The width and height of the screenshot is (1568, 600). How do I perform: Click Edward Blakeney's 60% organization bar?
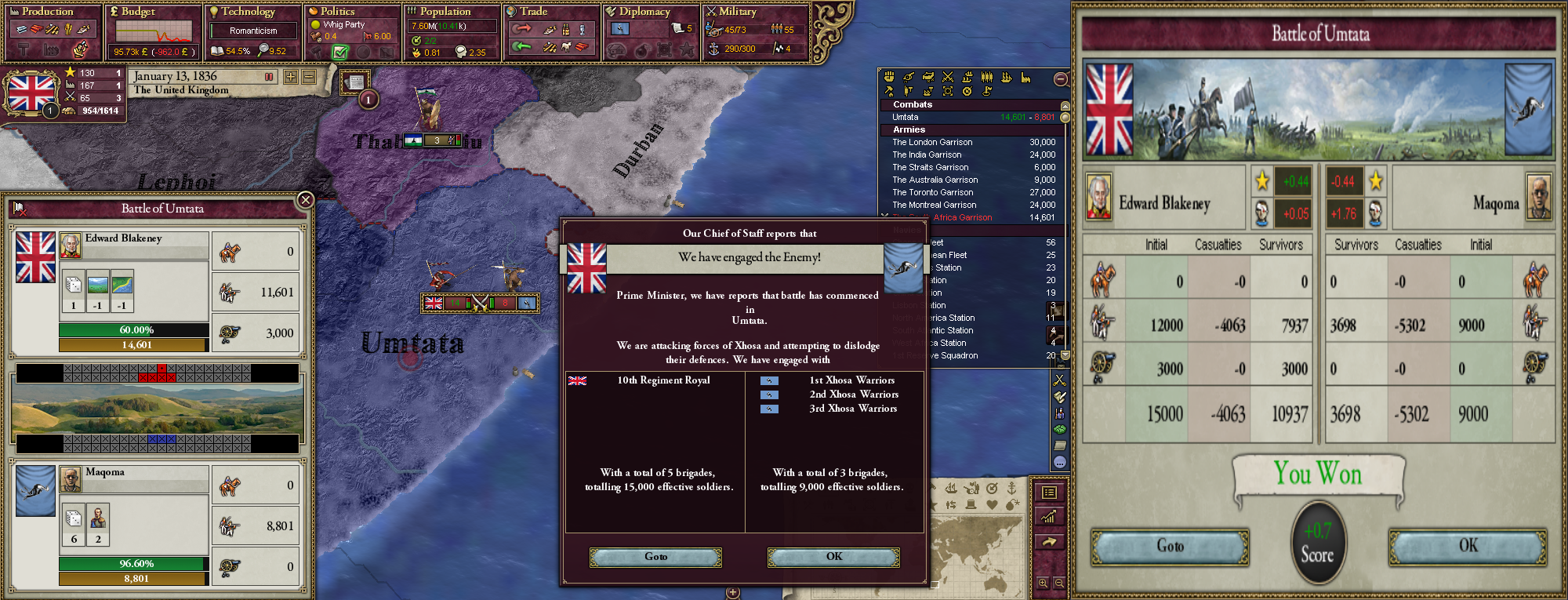coord(133,330)
